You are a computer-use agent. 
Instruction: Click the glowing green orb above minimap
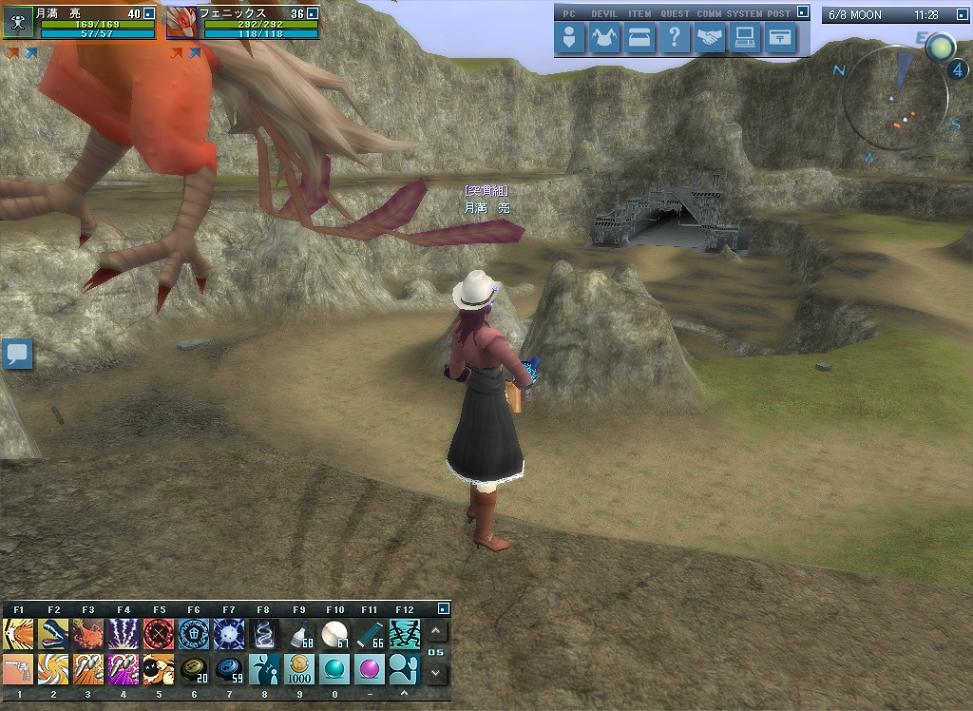tap(940, 46)
